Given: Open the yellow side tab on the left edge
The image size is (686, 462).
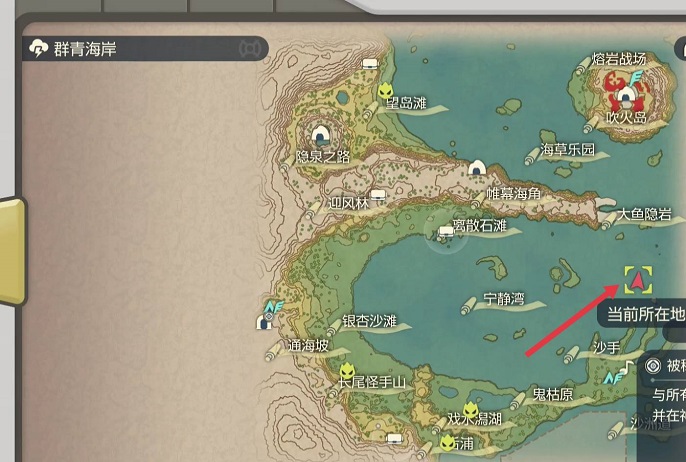Looking at the screenshot, I should (x=11, y=251).
